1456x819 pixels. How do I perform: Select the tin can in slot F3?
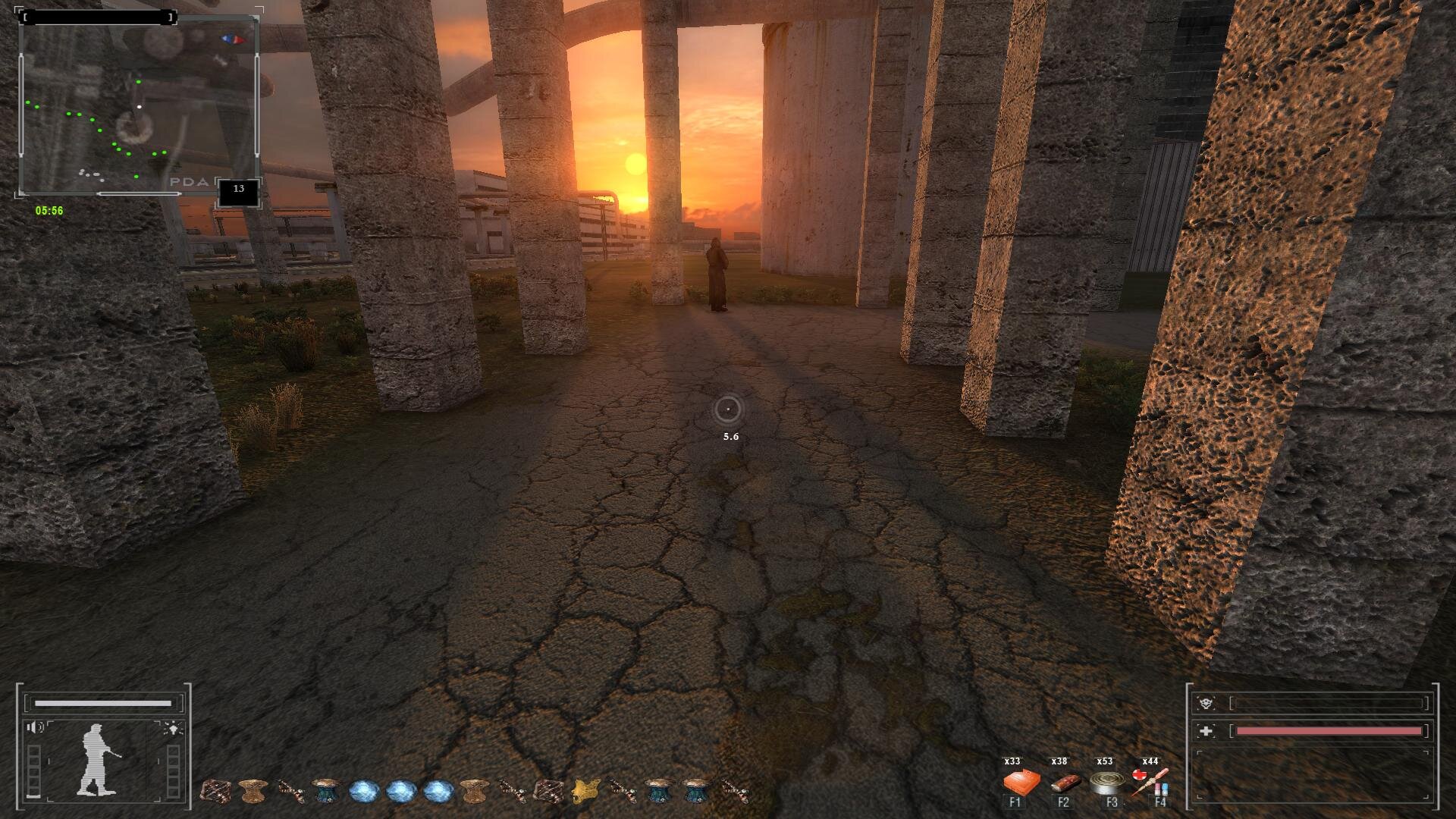point(1107,783)
